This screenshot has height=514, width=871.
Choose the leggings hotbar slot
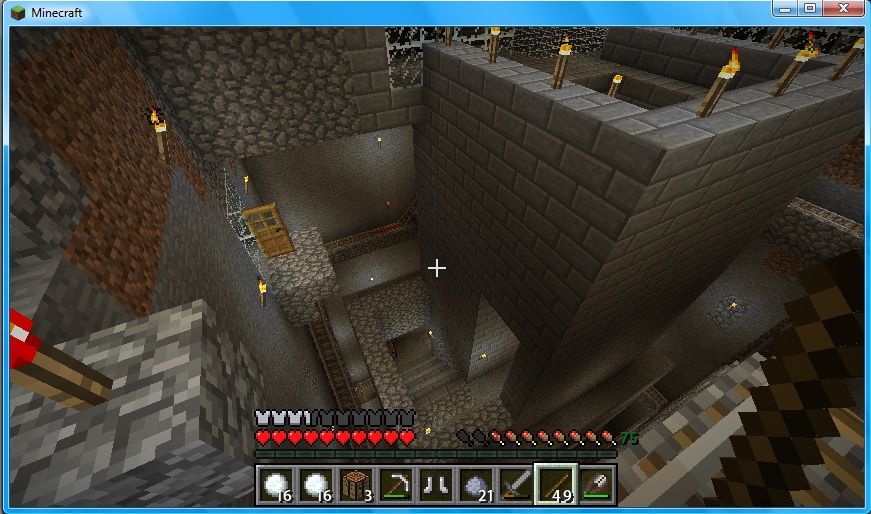pos(435,484)
